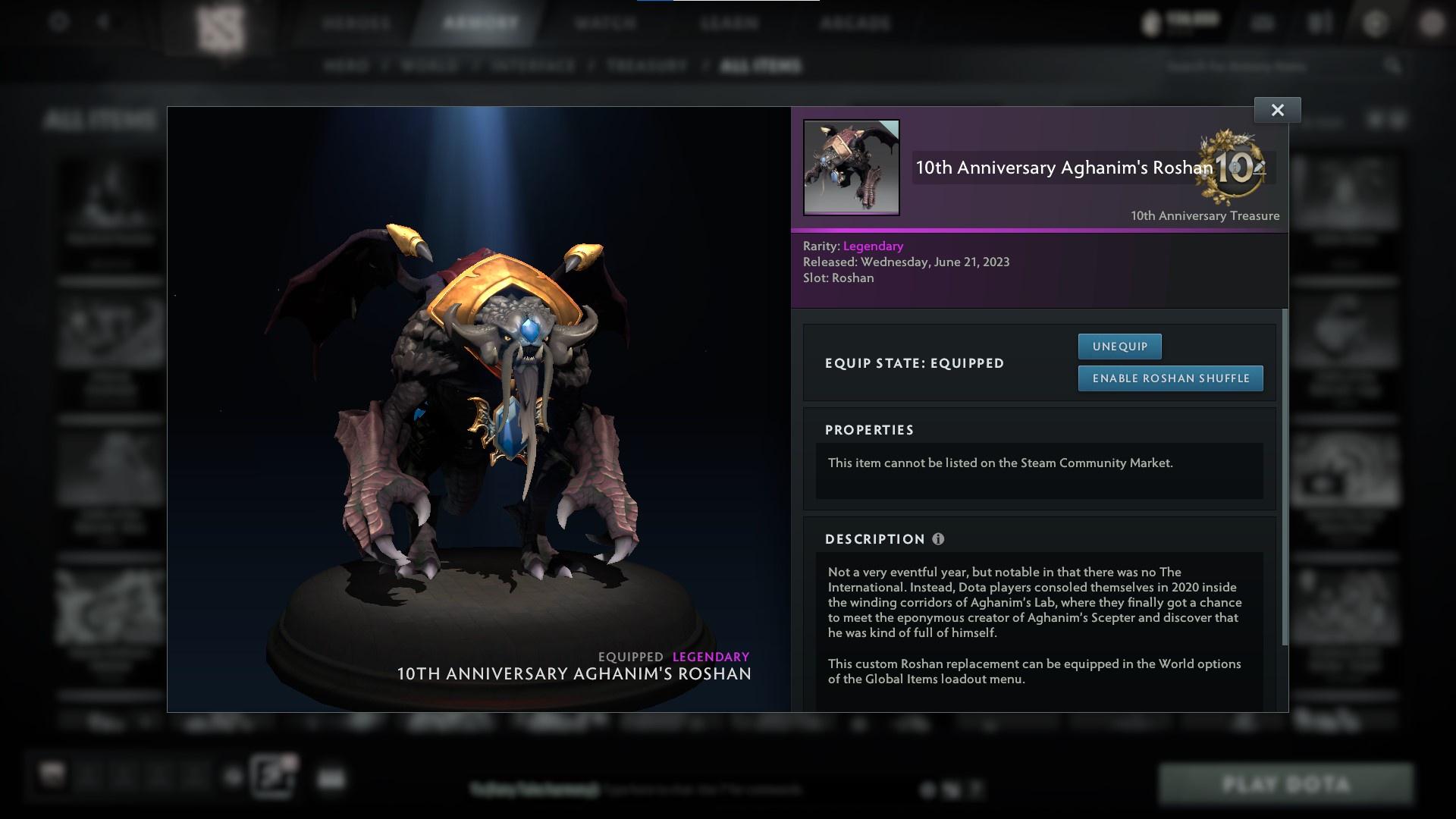Open the ARCADE tab
This screenshot has width=1456, height=819.
[855, 23]
